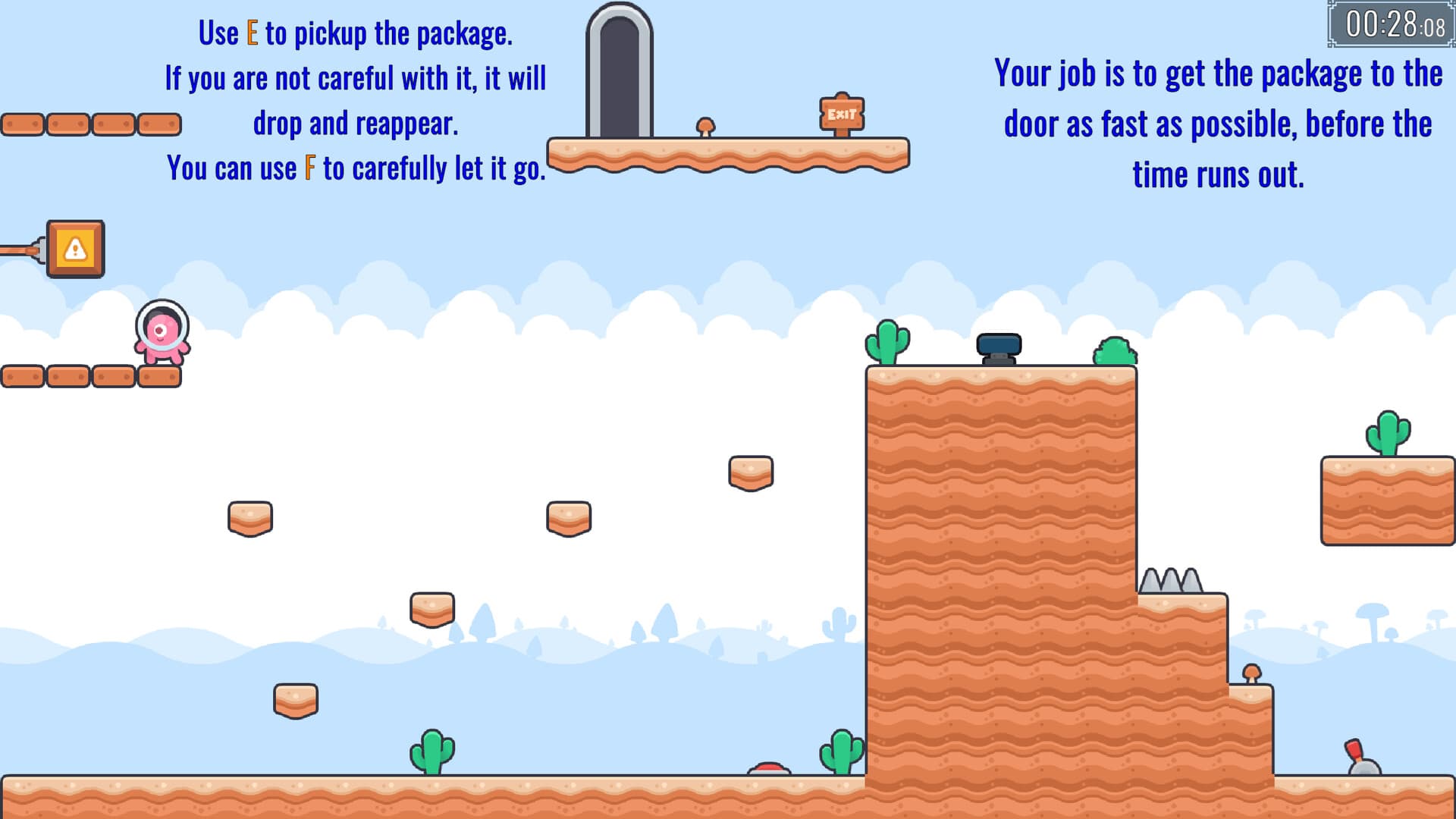Viewport: 1456px width, 819px height.
Task: Click the hanging warning package box
Action: point(76,249)
